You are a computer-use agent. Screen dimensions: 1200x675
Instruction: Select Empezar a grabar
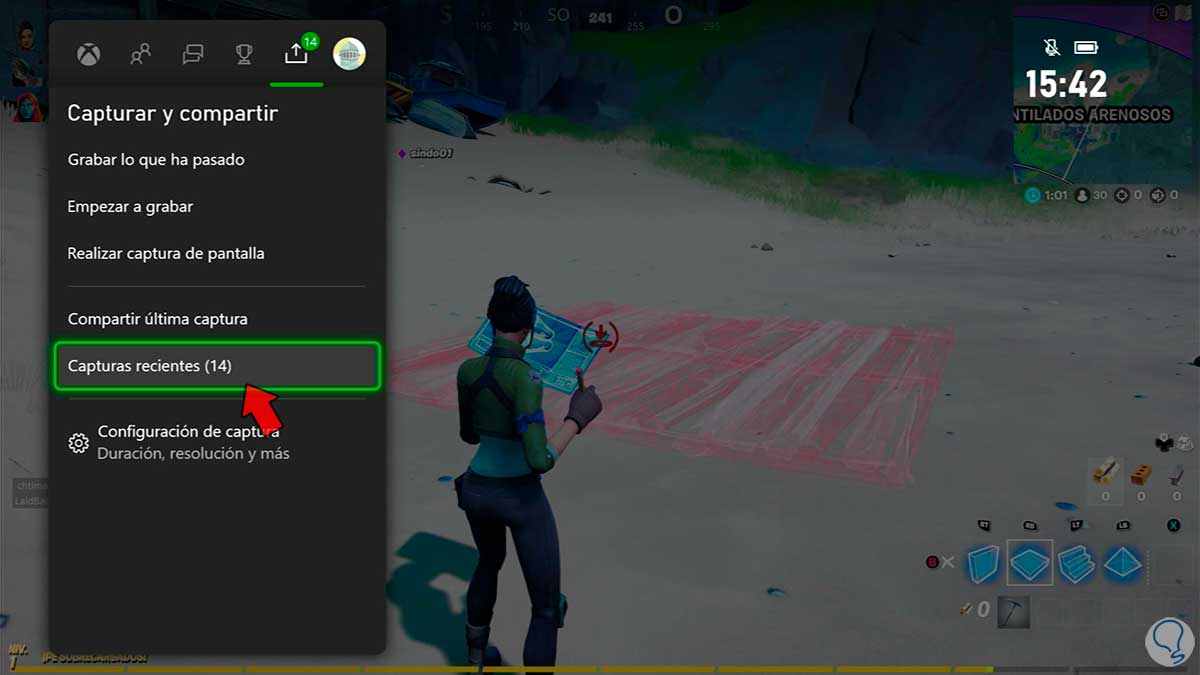[130, 207]
